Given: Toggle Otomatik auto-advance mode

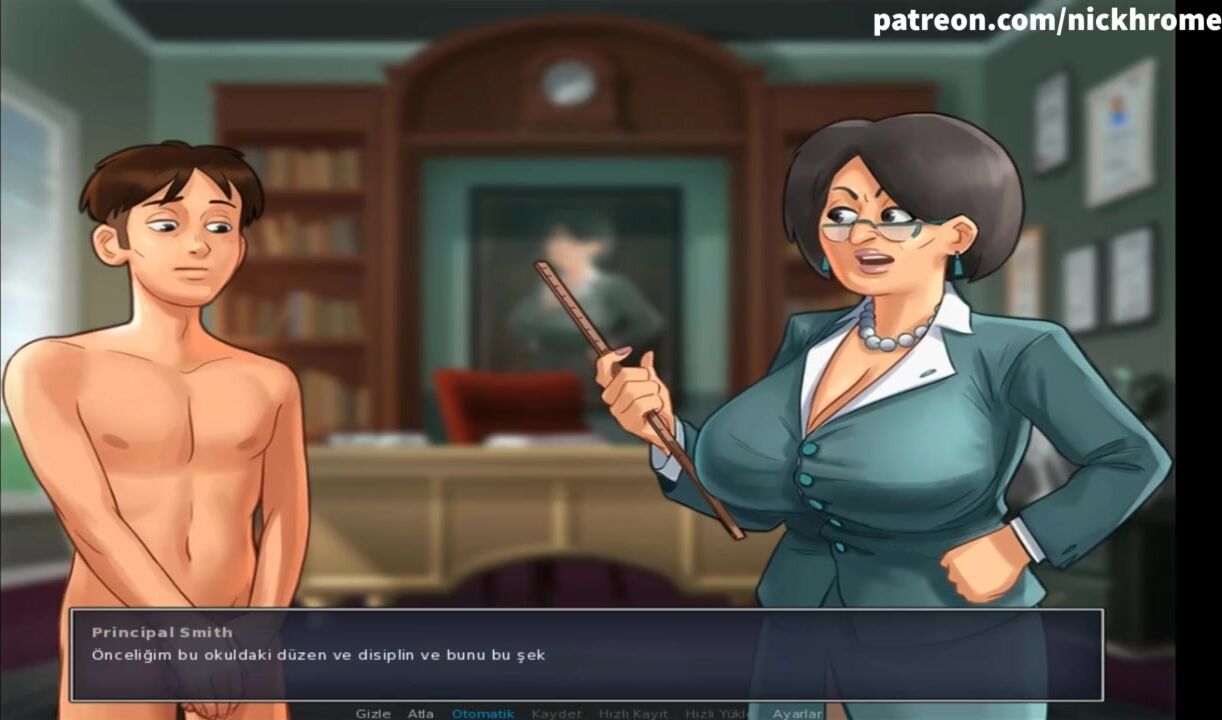Looking at the screenshot, I should [483, 713].
